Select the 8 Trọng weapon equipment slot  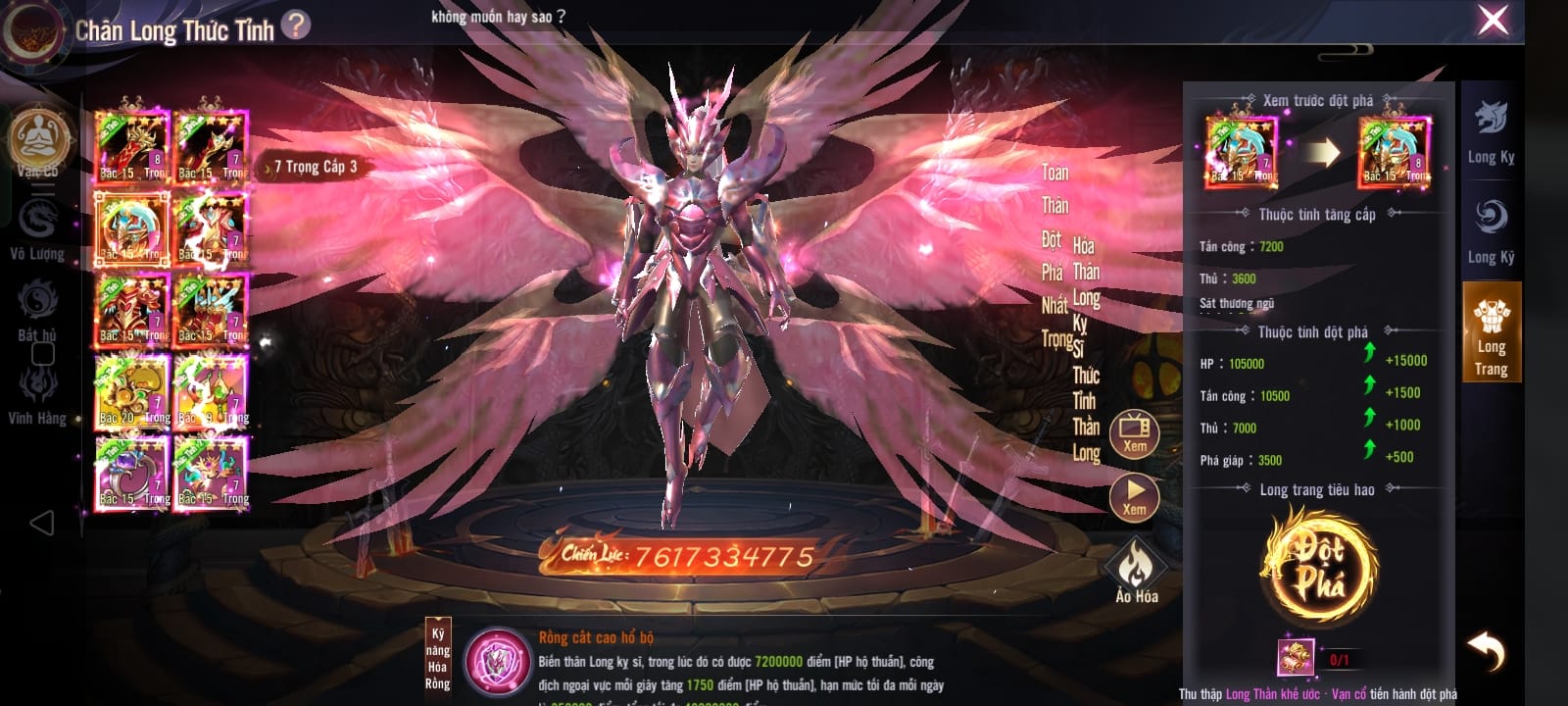pyautogui.click(x=131, y=147)
